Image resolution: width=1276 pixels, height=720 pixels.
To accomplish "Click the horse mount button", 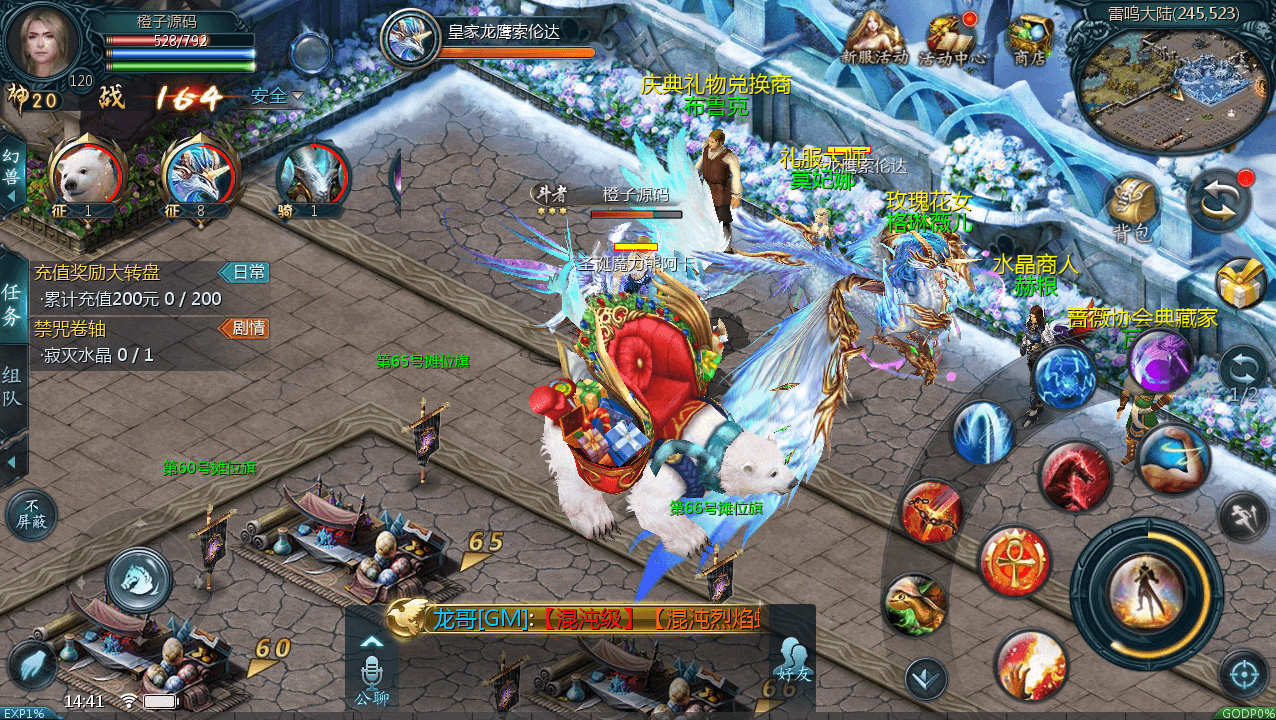I will pos(139,578).
